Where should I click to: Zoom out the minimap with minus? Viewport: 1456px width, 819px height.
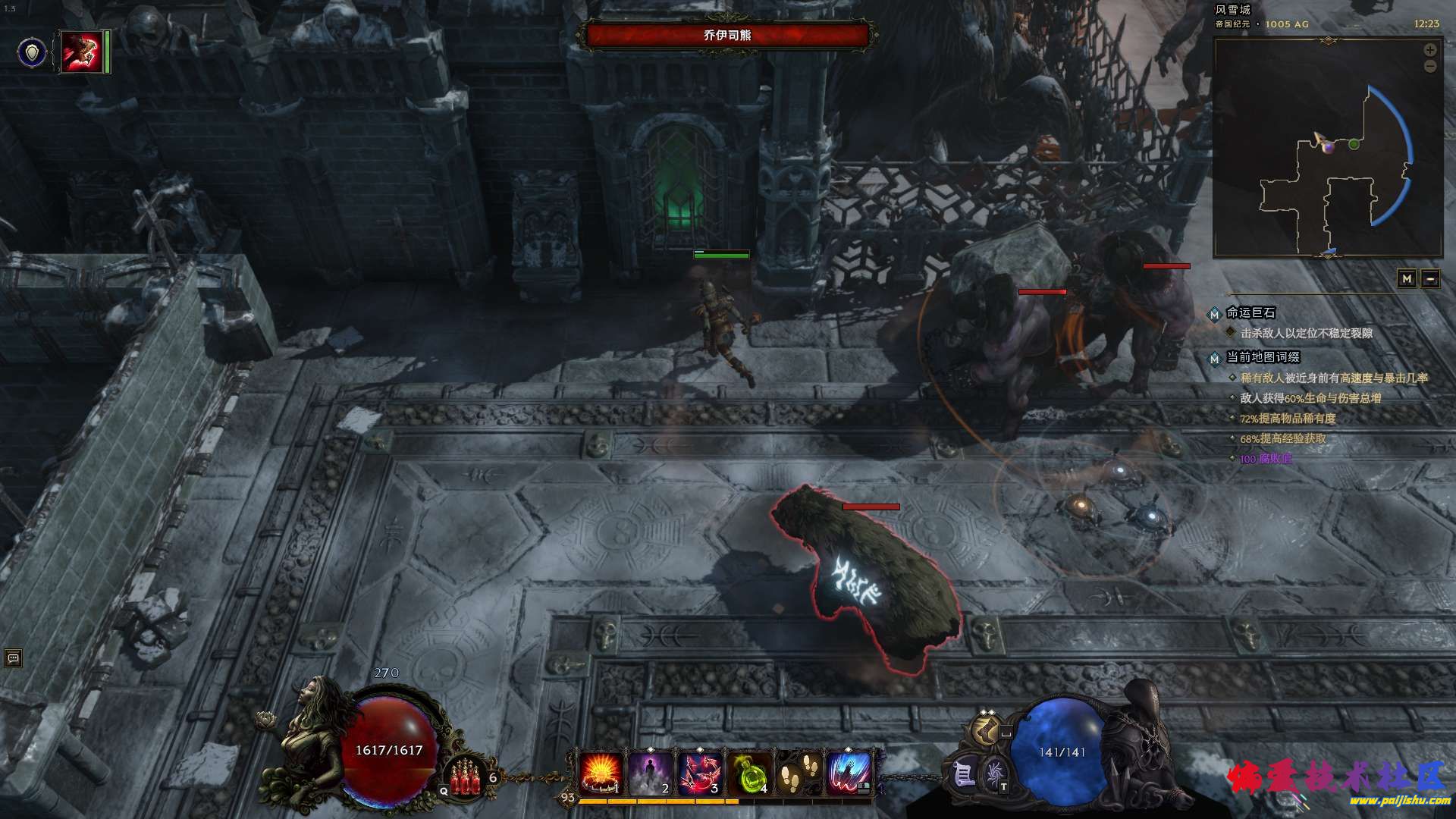(1430, 67)
